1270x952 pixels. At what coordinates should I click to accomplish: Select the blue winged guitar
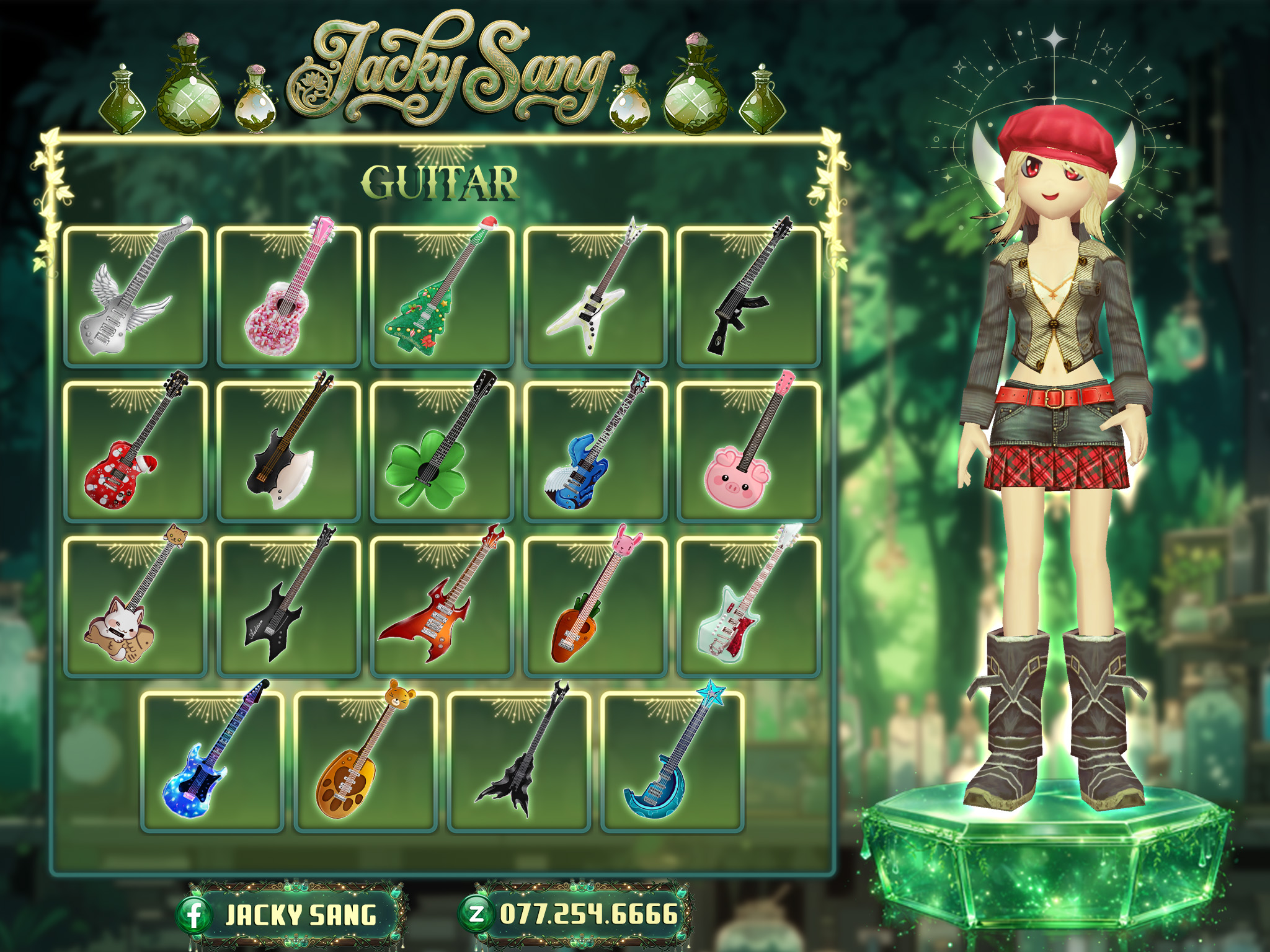click(x=595, y=451)
